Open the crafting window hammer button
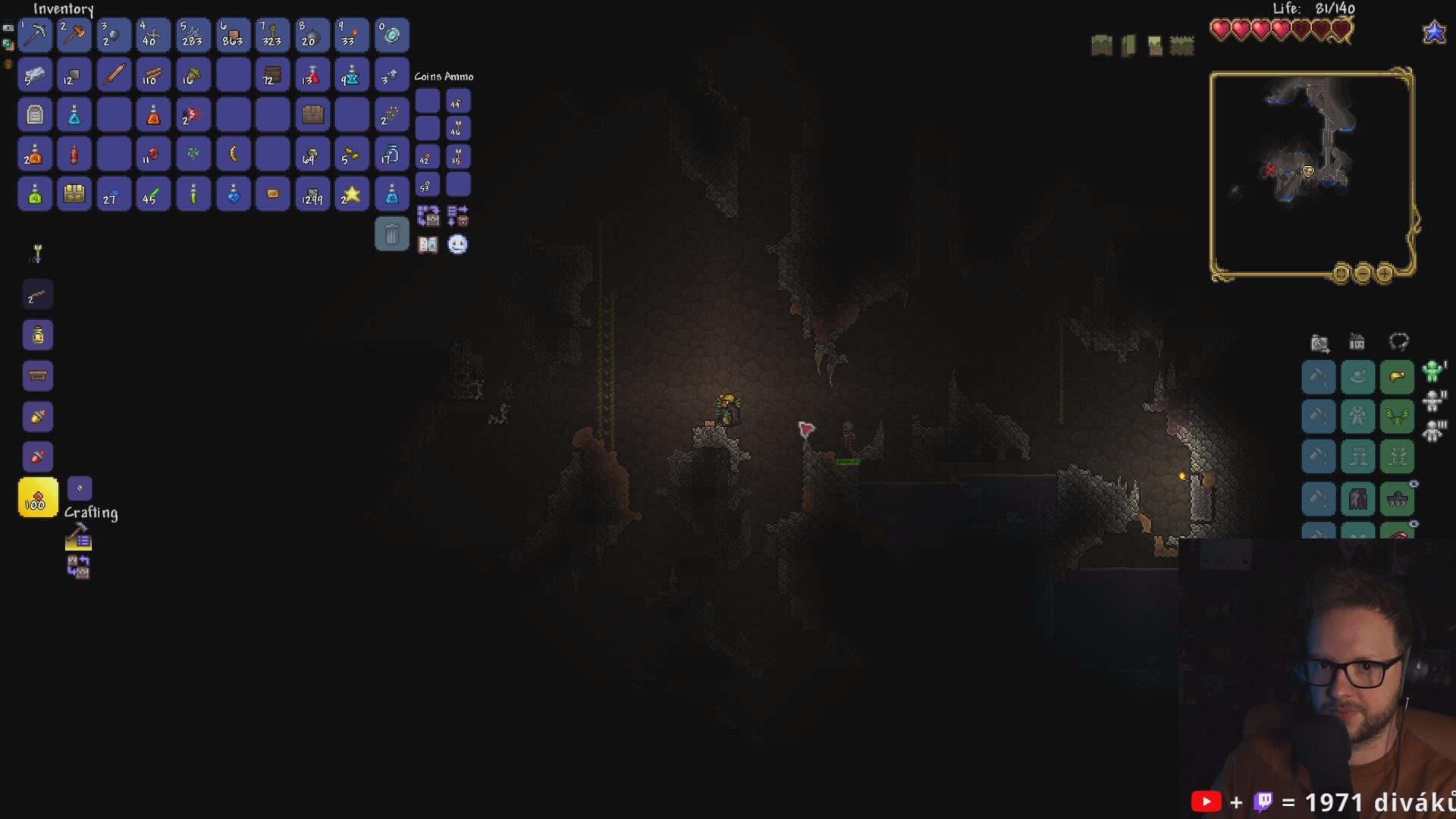The image size is (1456, 819). tap(78, 538)
